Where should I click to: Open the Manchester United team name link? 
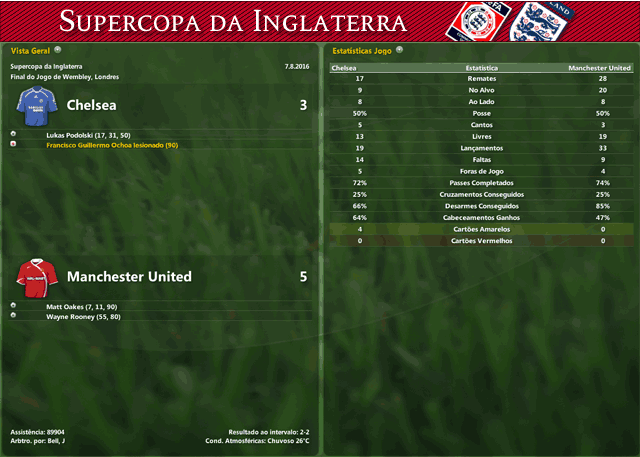coord(129,276)
